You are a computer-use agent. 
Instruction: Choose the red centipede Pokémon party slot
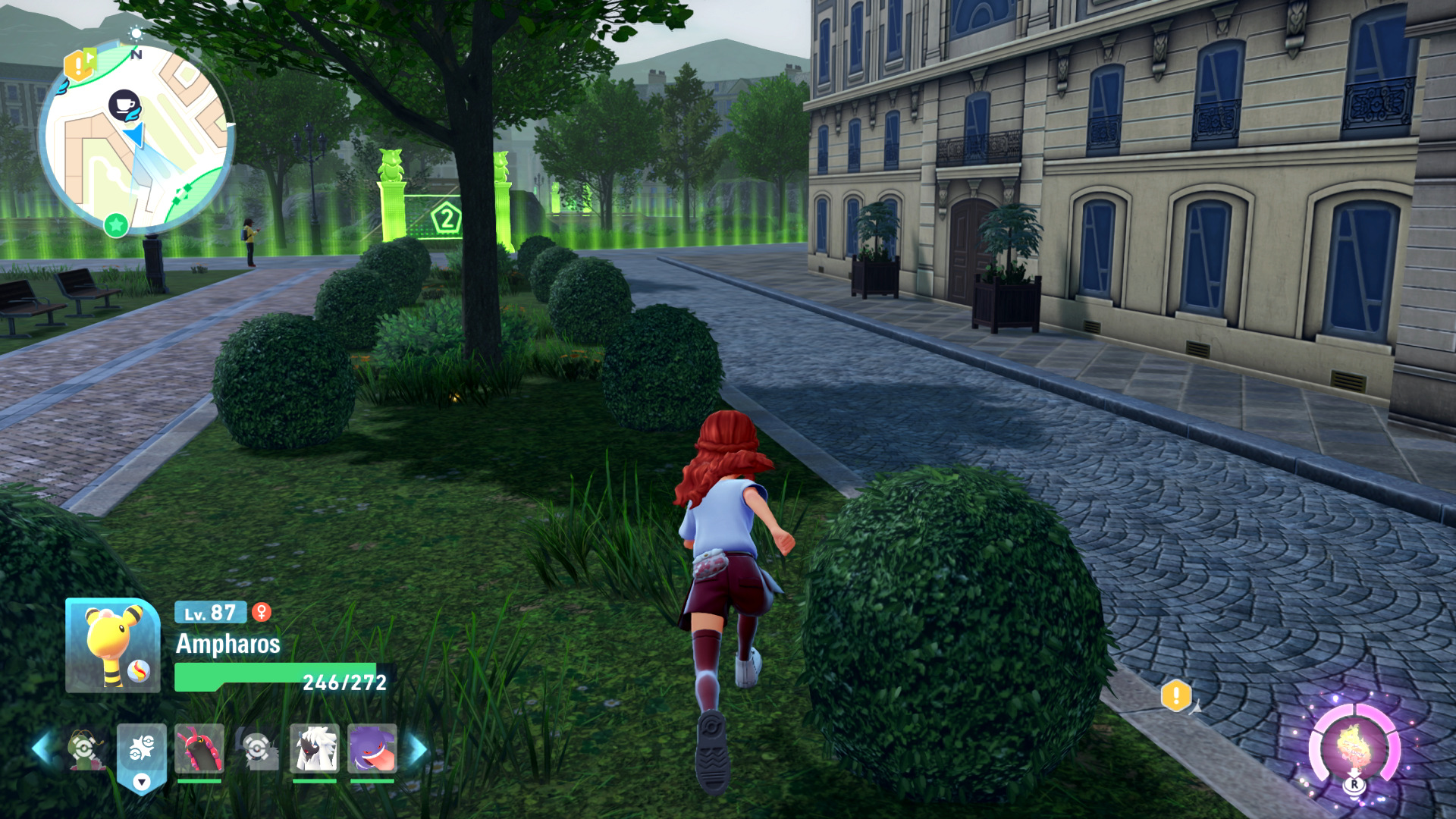[199, 748]
